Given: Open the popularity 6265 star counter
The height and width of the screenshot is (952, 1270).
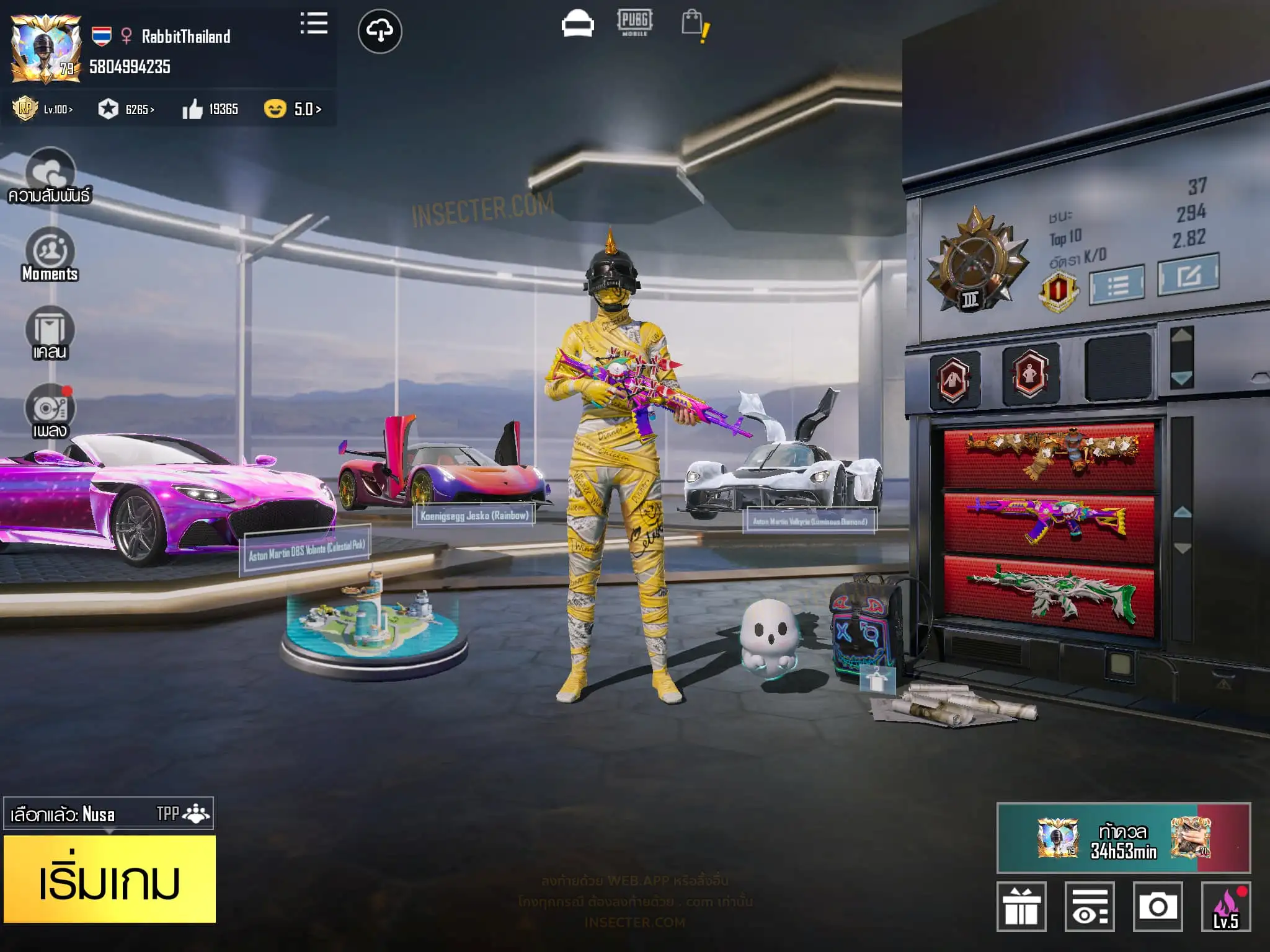Looking at the screenshot, I should click(126, 109).
